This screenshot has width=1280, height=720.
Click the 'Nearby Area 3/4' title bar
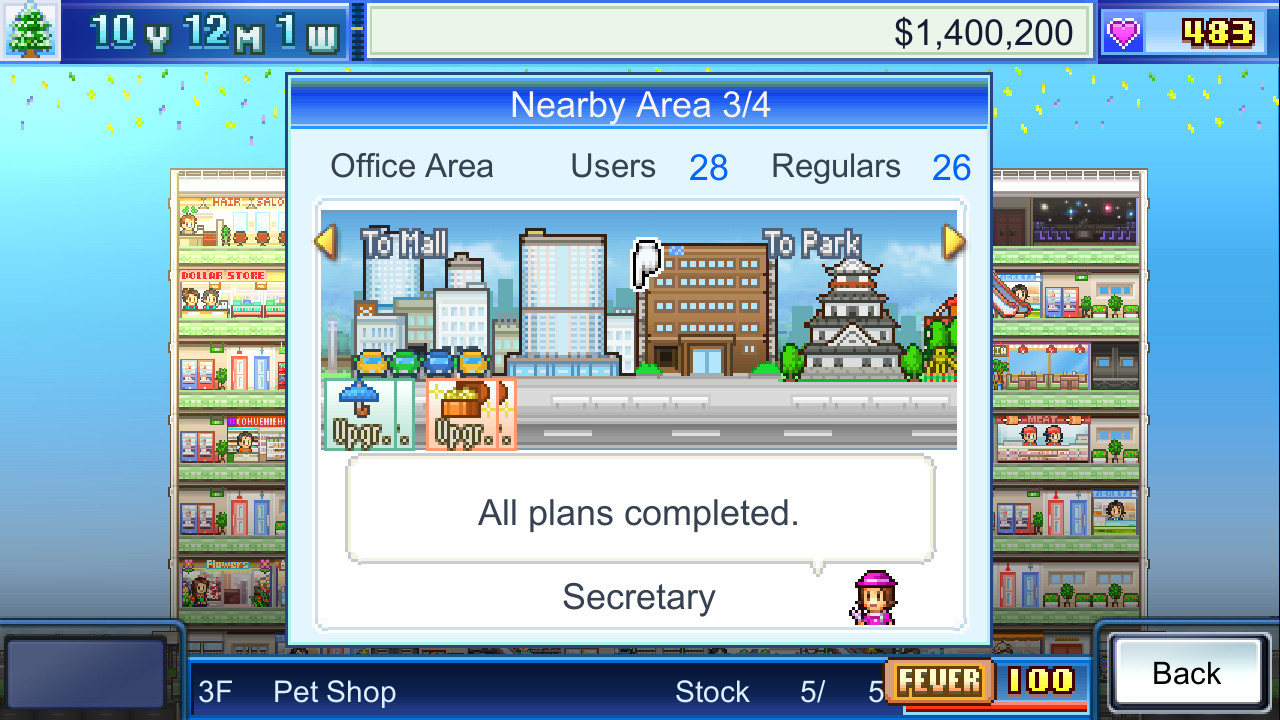[638, 103]
